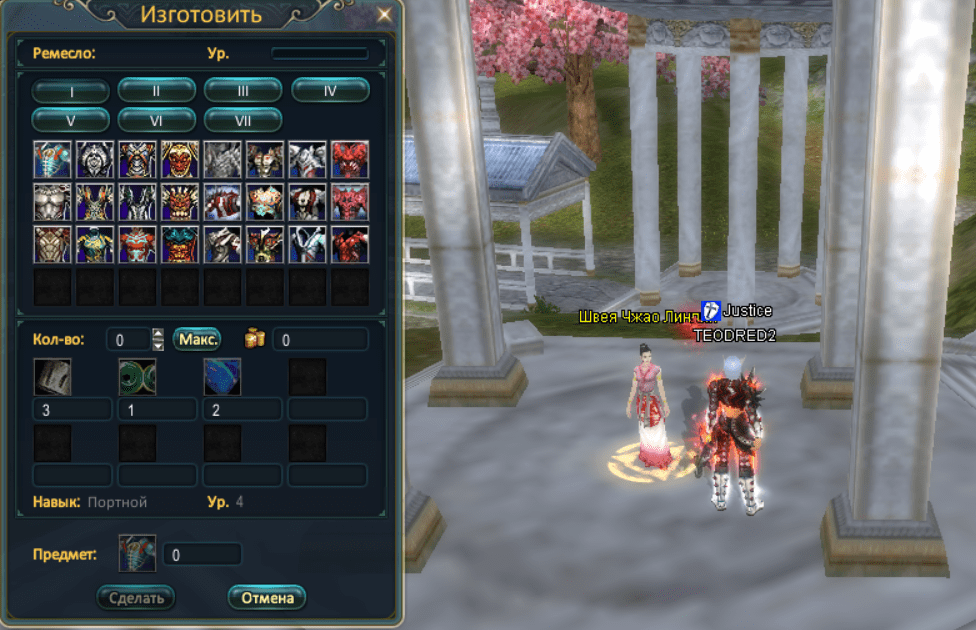Show tier IV recipes
This screenshot has width=976, height=630.
tap(330, 90)
